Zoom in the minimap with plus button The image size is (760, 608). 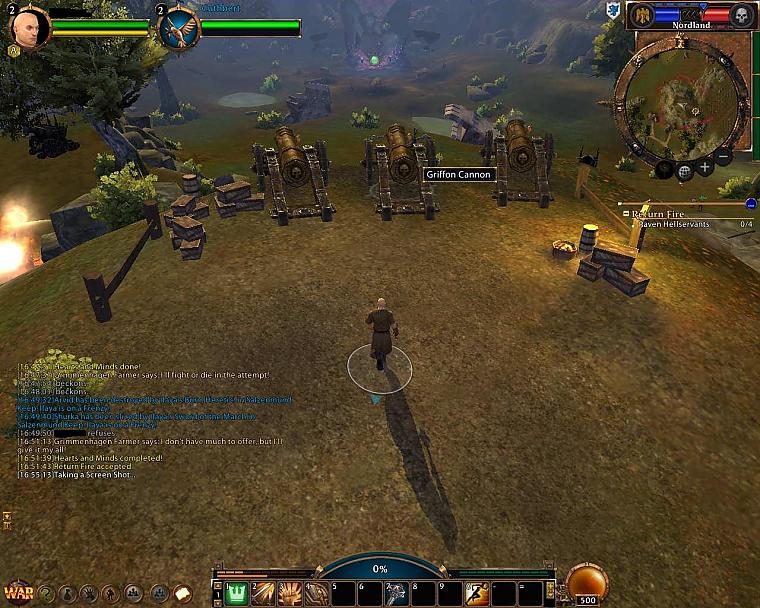click(x=705, y=168)
